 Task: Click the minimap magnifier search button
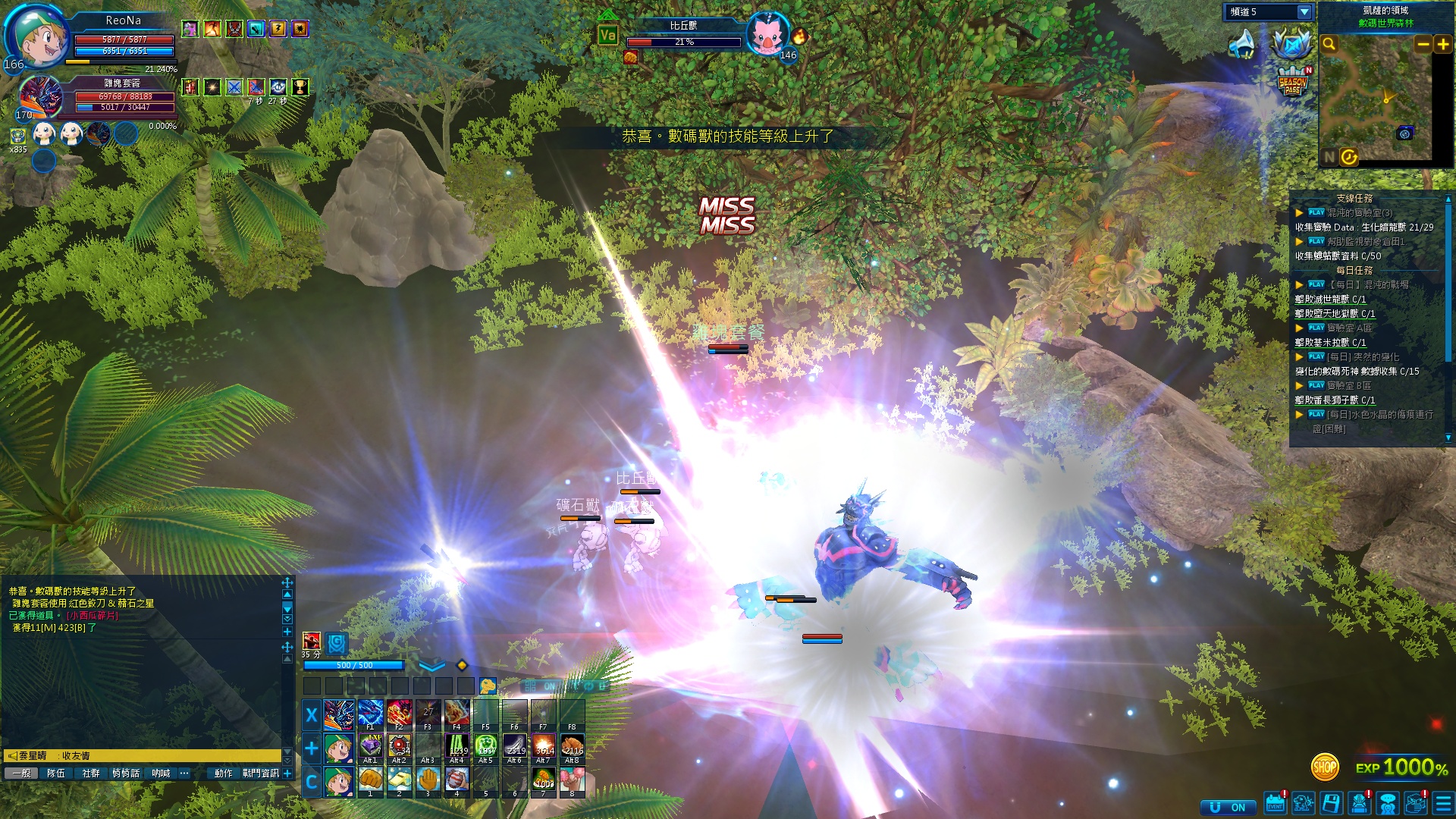point(1329,45)
